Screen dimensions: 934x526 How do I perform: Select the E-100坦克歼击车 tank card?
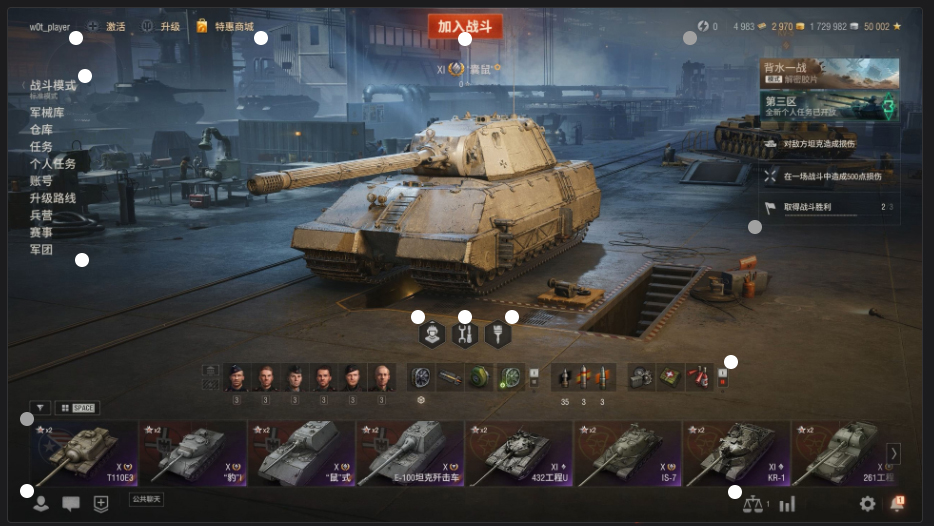[410, 453]
